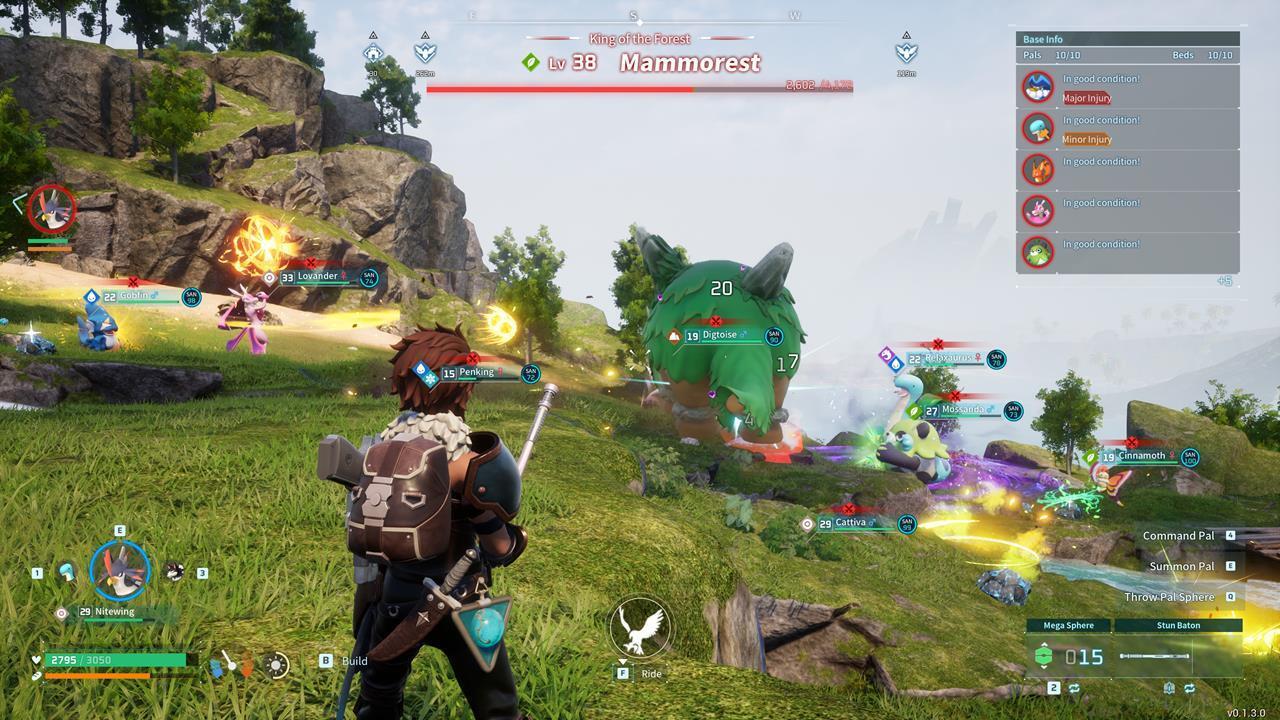Viewport: 1280px width, 720px height.
Task: Click the down arrow on the Mega Sphere selector
Action: (1044, 667)
